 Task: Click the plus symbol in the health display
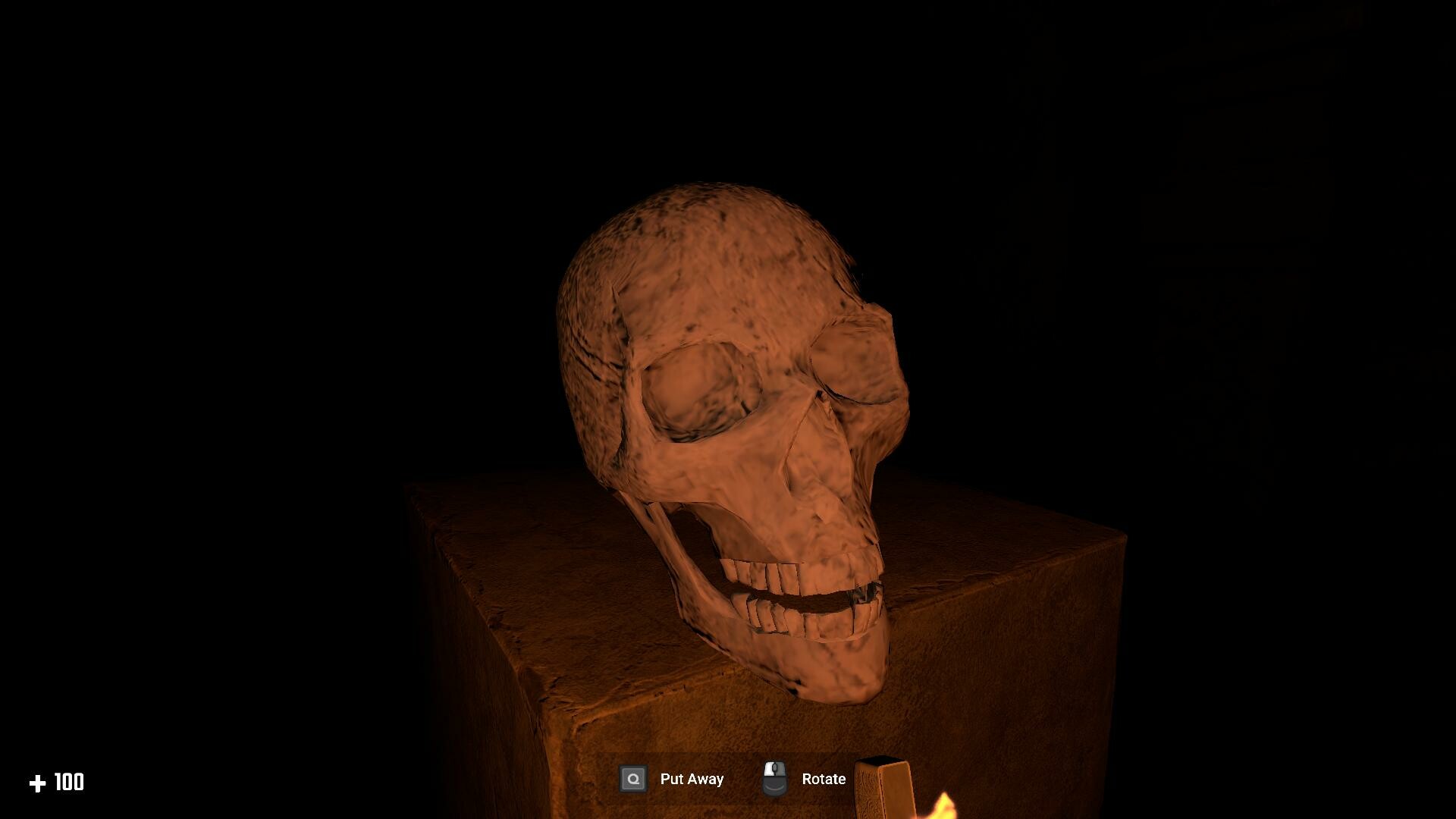point(39,782)
